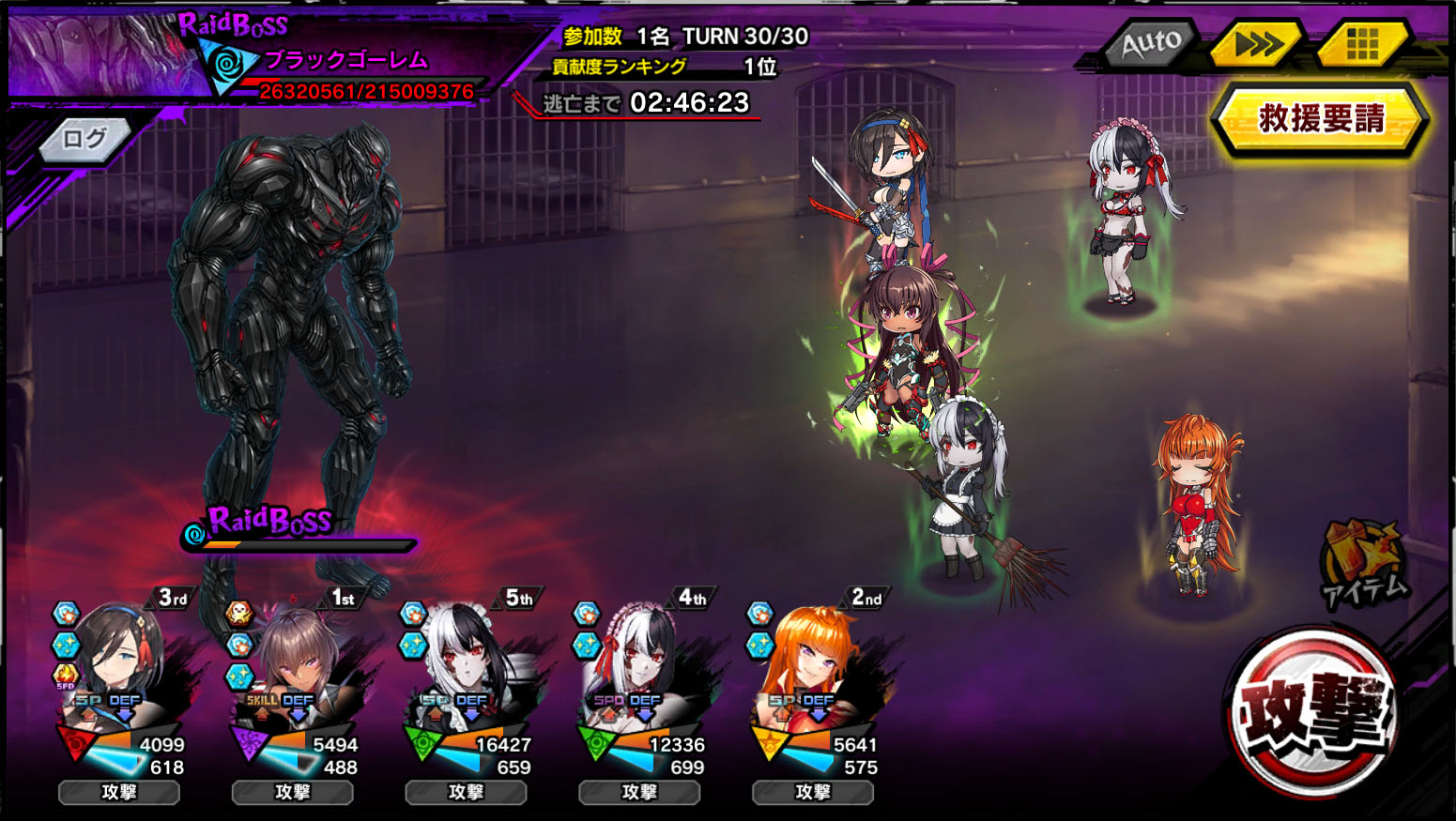Select 攻撃 under the 5th-order character
Viewport: 1456px width, 821px height.
pos(466,792)
